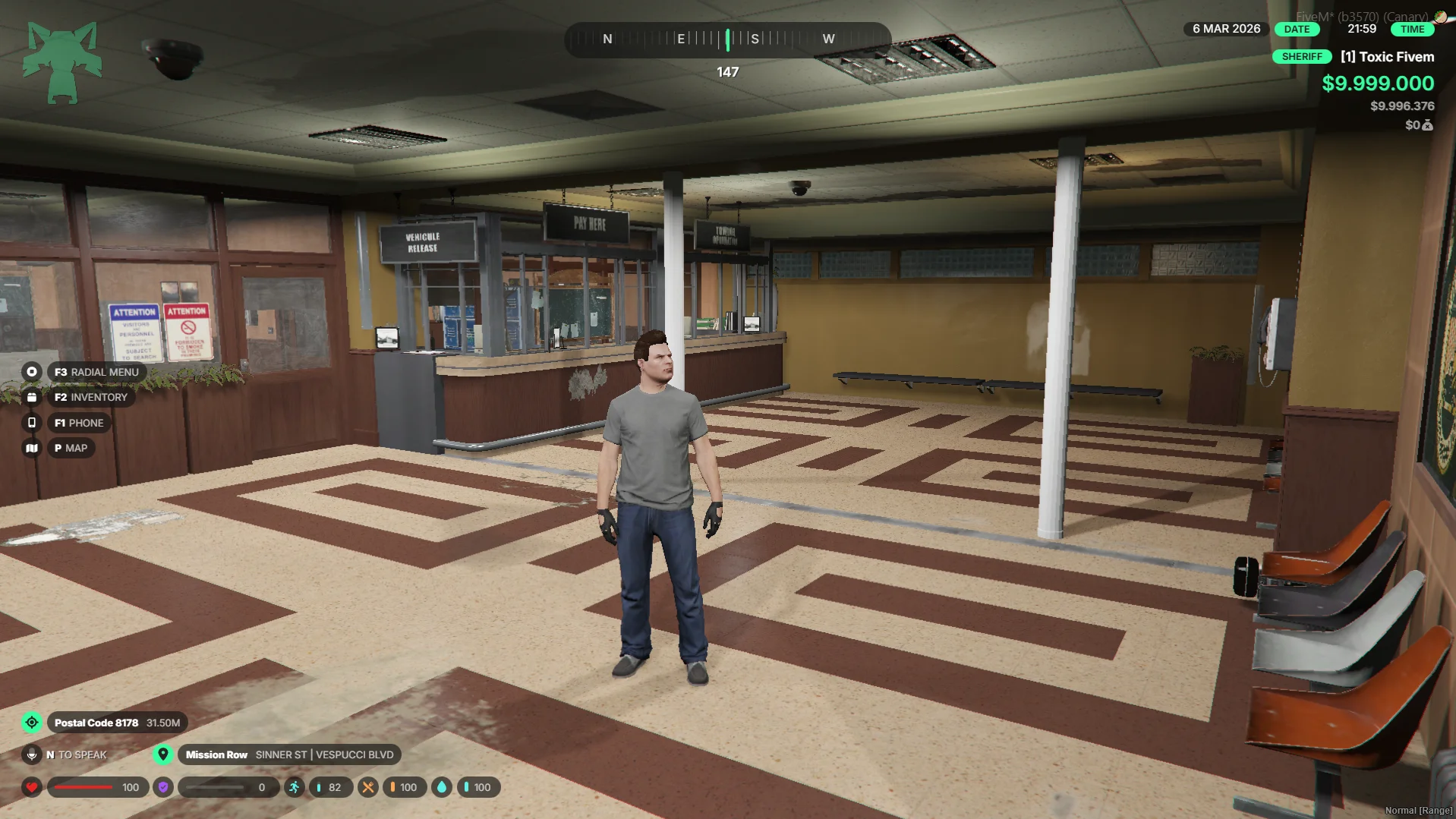Toggle the microphone N TO SPEAK indicator
Screen dimensions: 1456x819
click(31, 754)
